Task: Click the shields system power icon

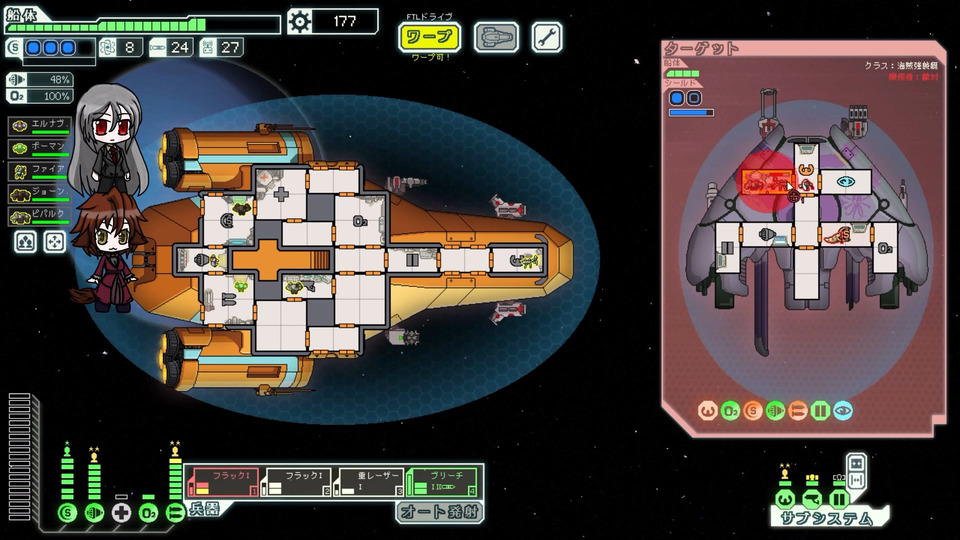Action: 67,513
